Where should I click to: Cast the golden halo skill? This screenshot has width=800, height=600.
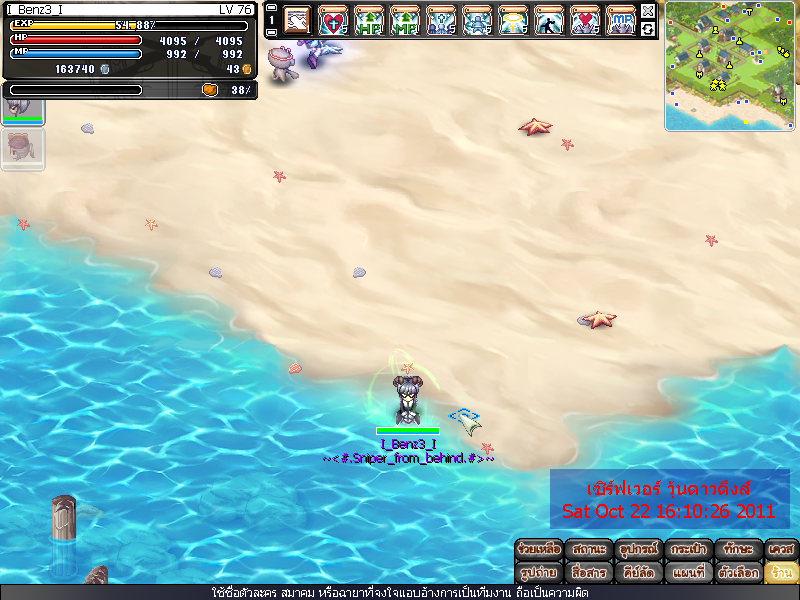514,19
